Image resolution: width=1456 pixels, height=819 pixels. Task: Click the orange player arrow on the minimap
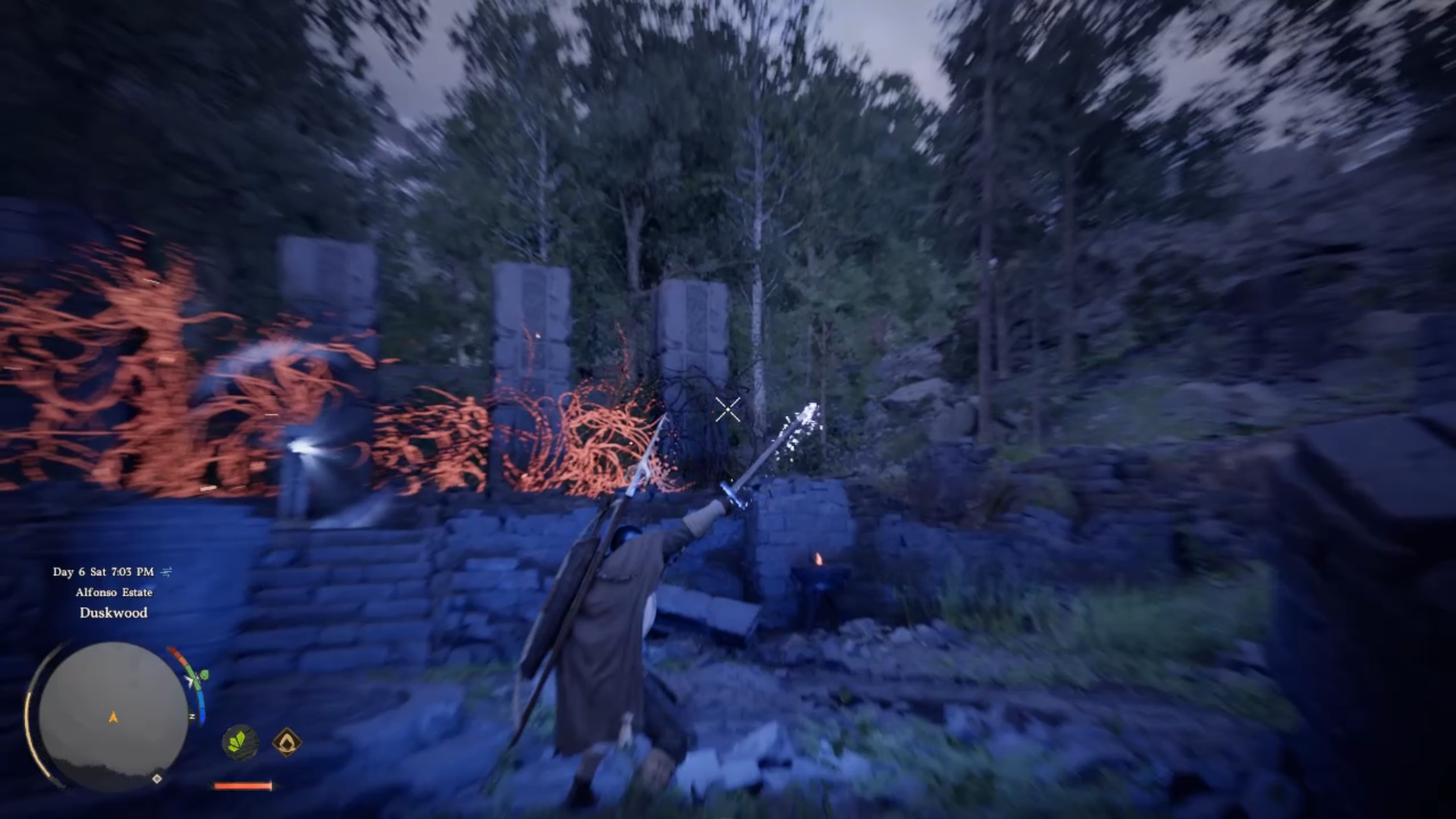112,717
